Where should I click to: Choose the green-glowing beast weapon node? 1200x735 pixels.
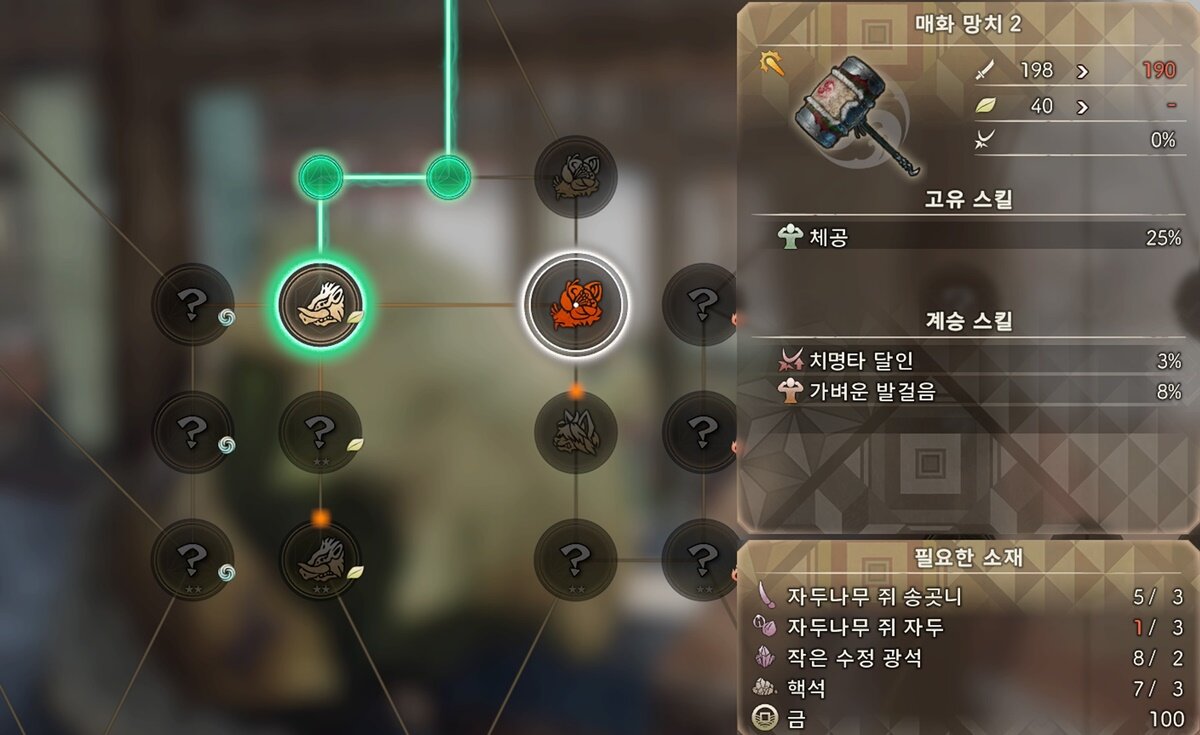[320, 304]
